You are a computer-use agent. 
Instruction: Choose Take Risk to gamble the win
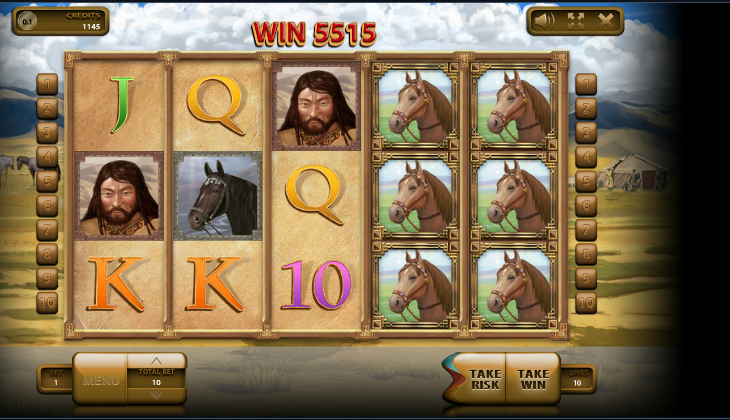[x=481, y=379]
